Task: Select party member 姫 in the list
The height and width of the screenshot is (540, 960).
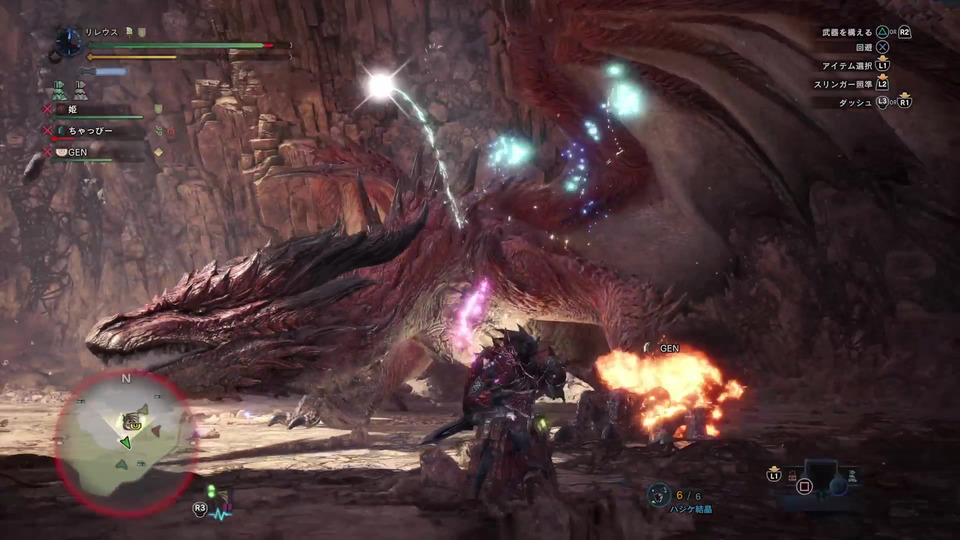Action: pyautogui.click(x=74, y=108)
